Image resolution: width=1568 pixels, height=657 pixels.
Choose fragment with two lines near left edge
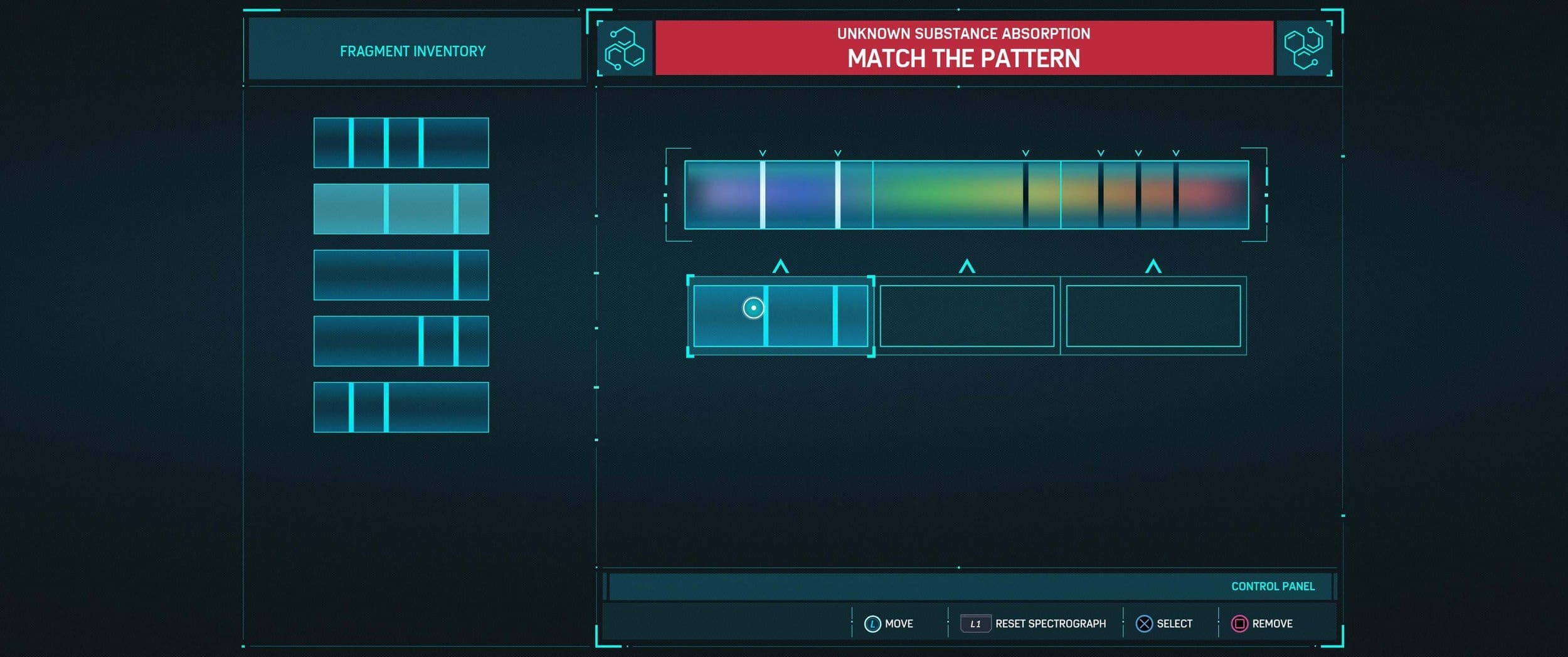[x=401, y=407]
